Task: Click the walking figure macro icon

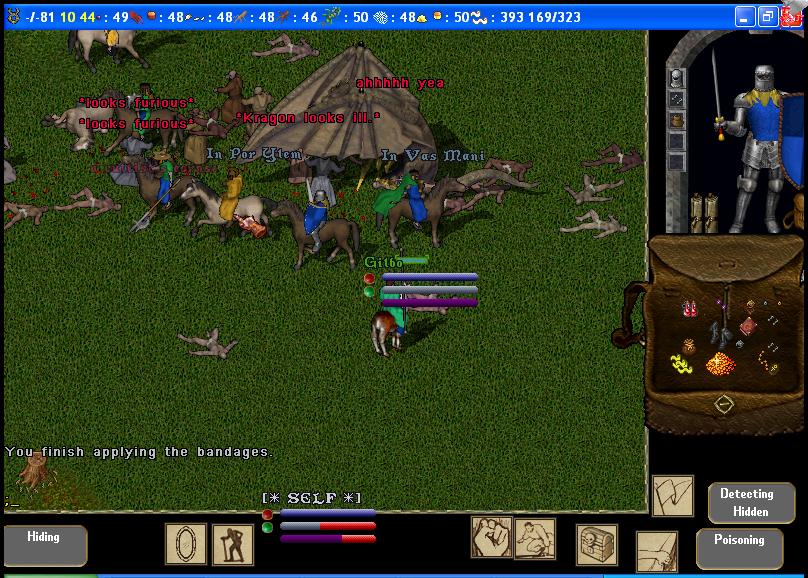Action: [x=233, y=544]
